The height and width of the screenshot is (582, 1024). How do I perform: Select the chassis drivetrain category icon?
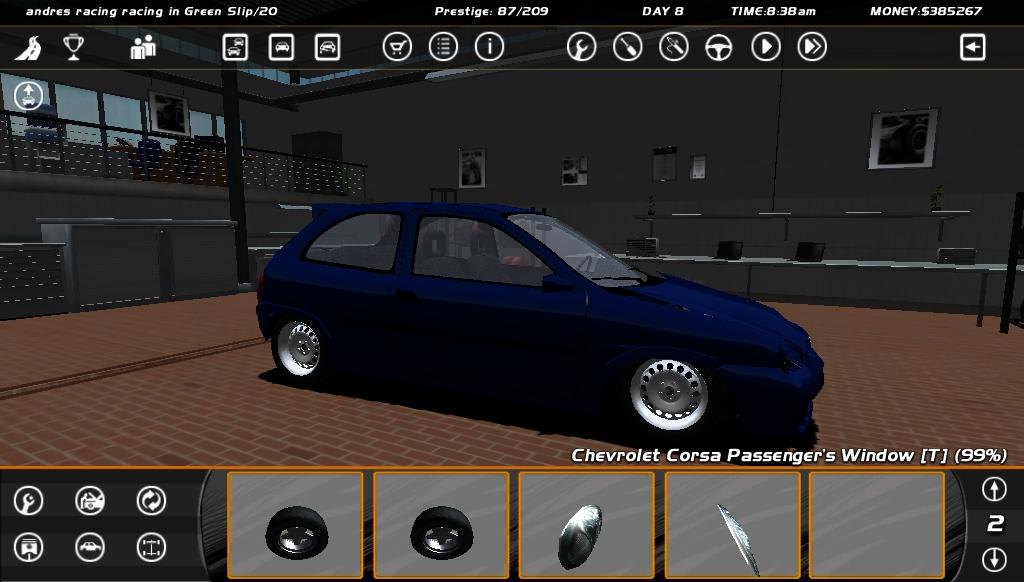151,547
